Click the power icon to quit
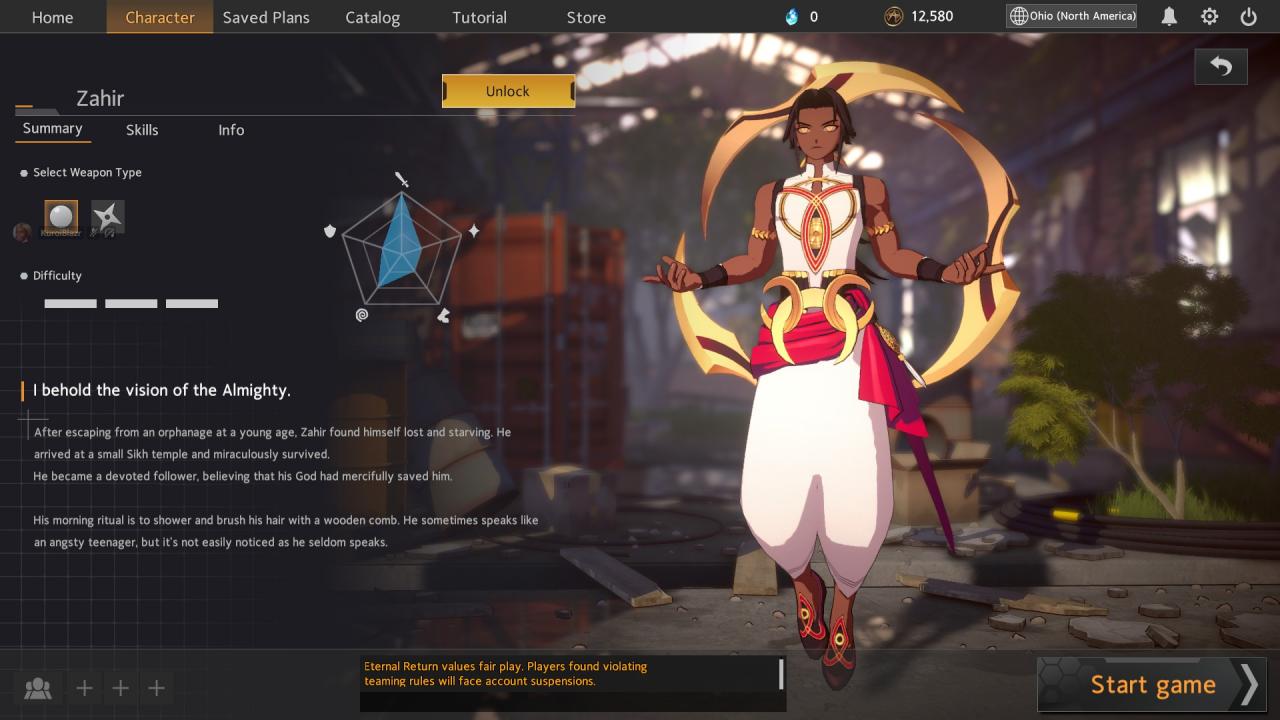 [1248, 17]
